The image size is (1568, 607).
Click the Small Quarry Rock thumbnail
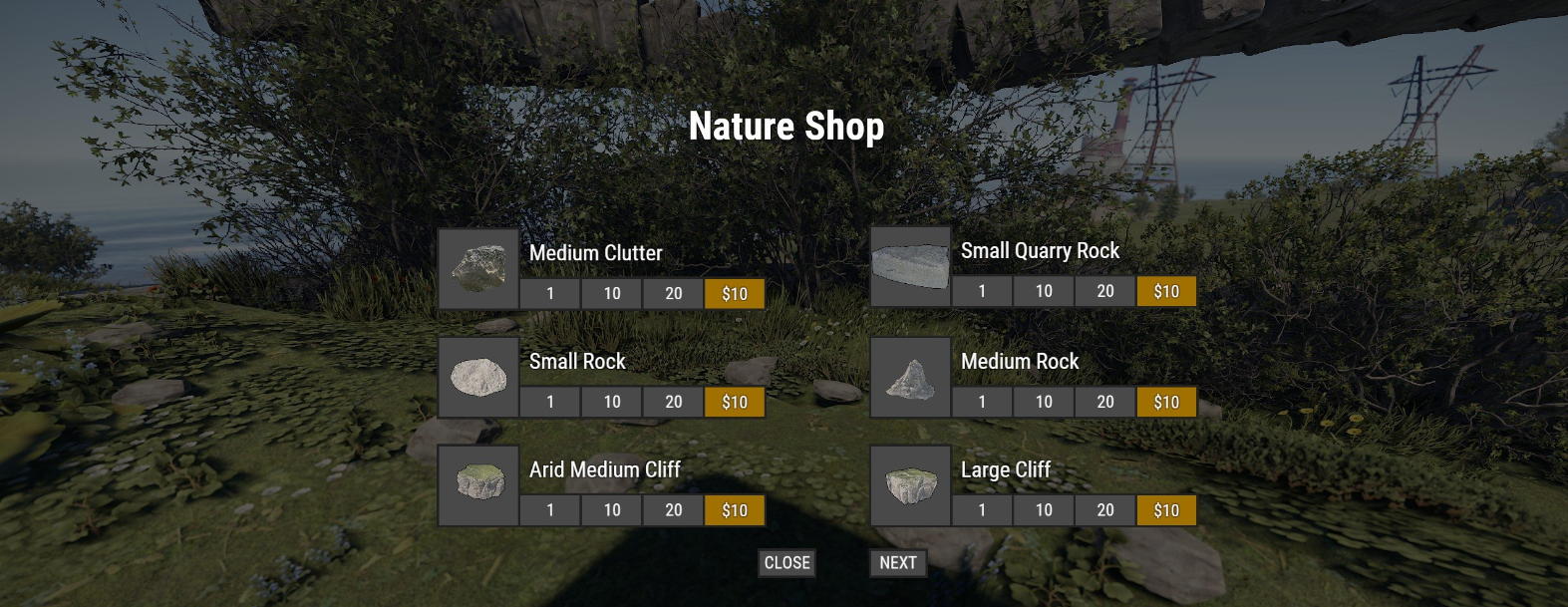point(910,266)
